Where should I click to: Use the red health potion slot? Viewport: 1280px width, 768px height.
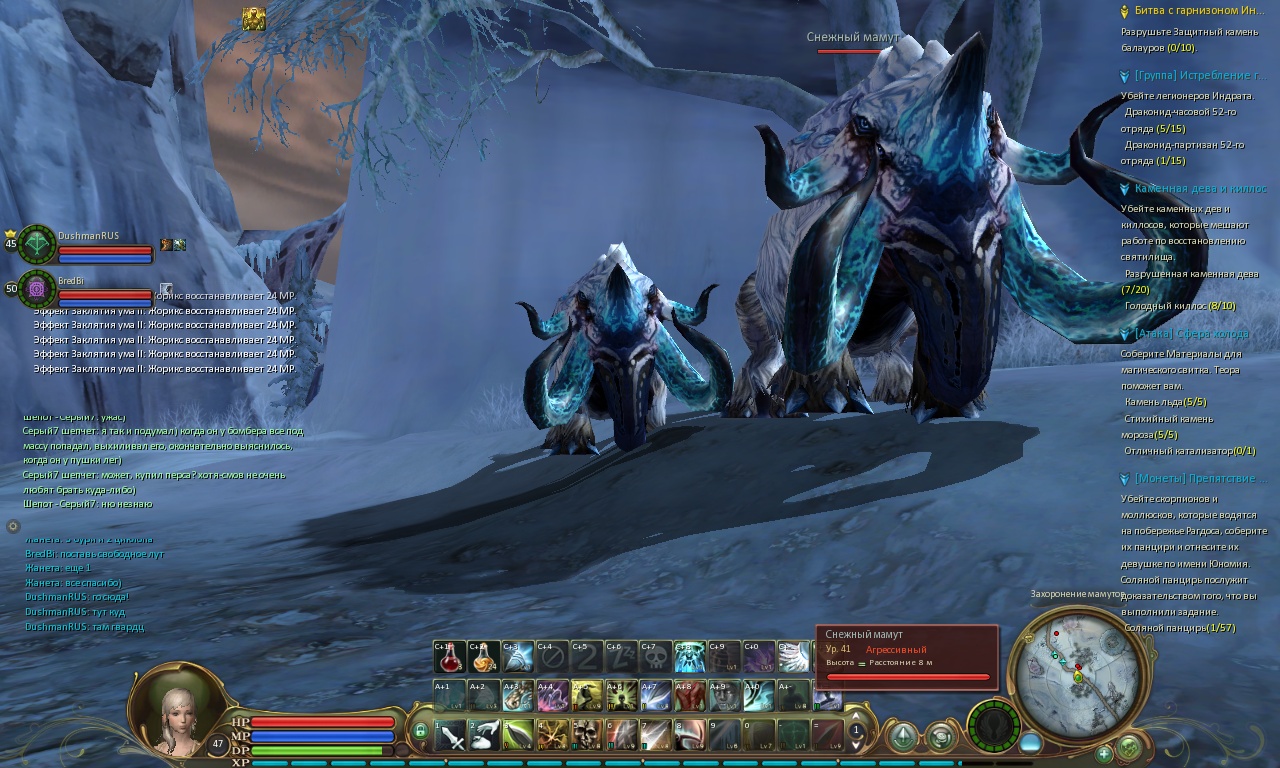click(x=450, y=657)
